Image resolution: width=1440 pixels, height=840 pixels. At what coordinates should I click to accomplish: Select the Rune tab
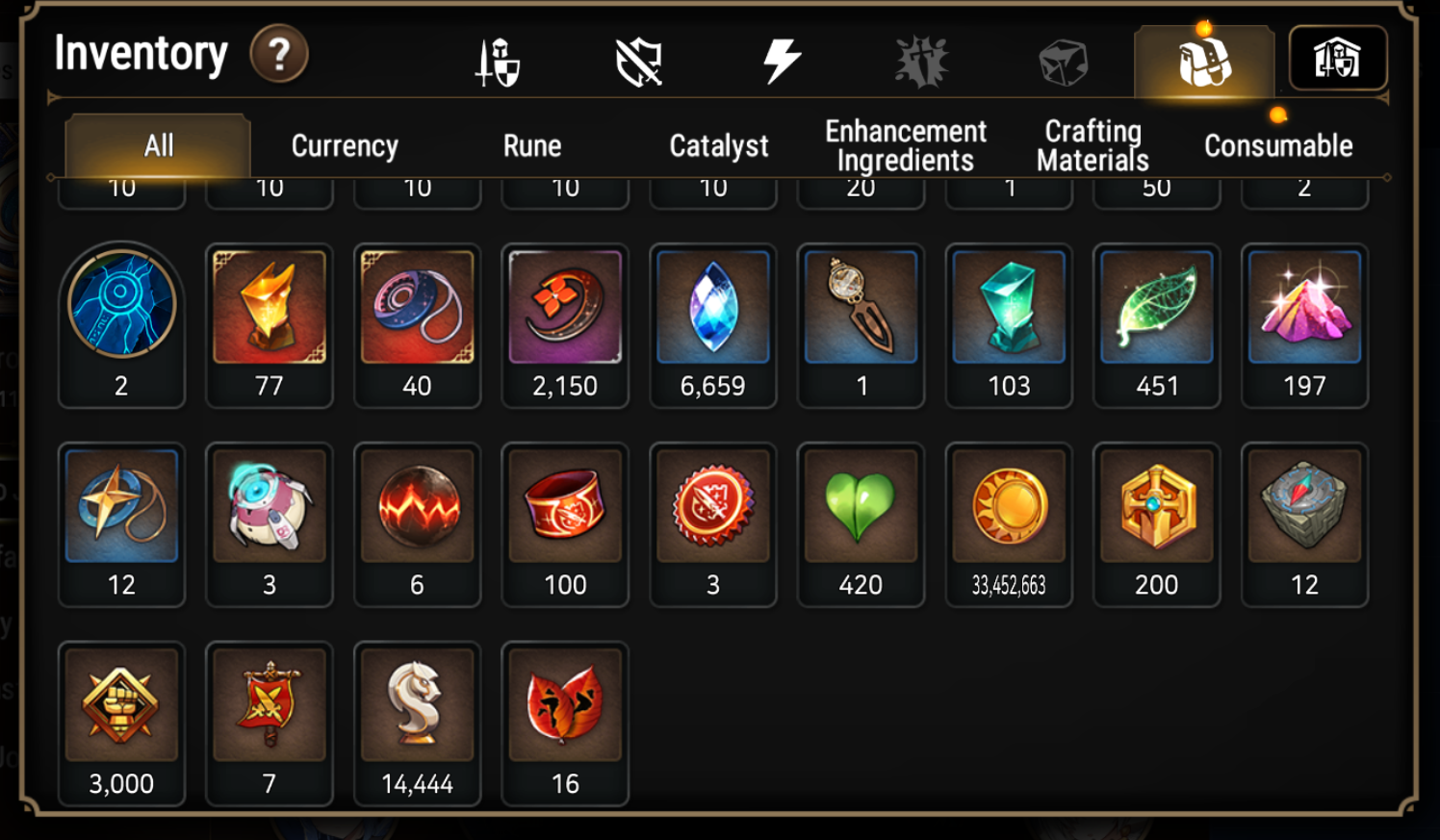point(531,146)
